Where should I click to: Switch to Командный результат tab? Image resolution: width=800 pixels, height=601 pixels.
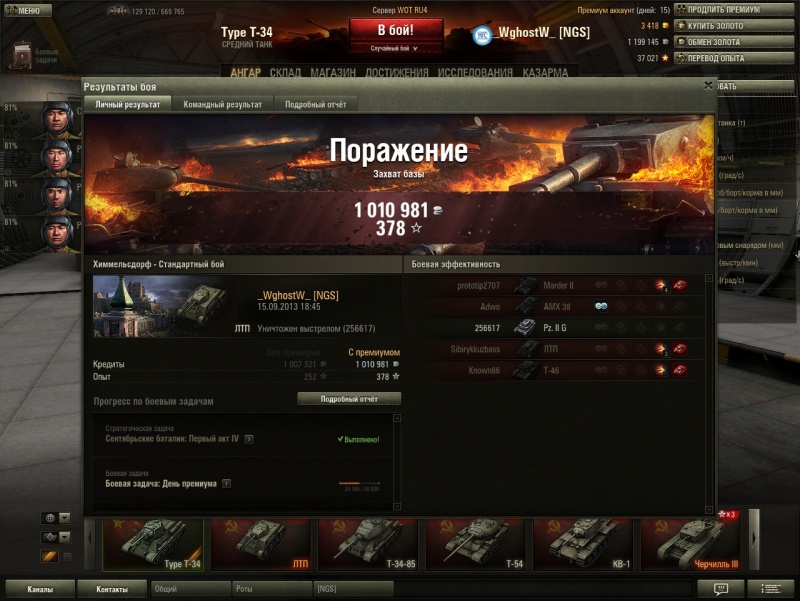(222, 104)
